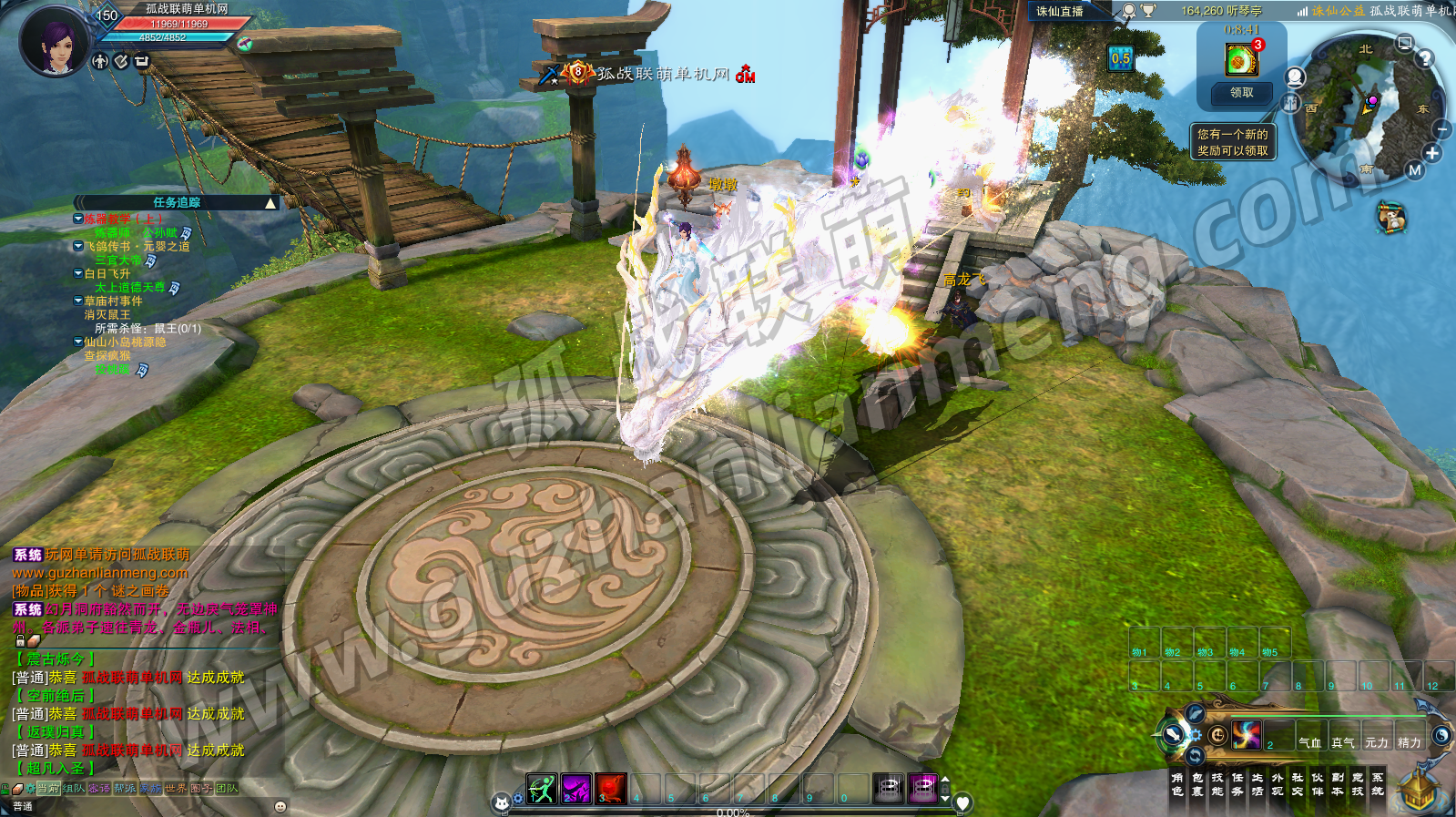Zoom out the minimap with the minus button
1456x817 pixels.
pos(1441,131)
